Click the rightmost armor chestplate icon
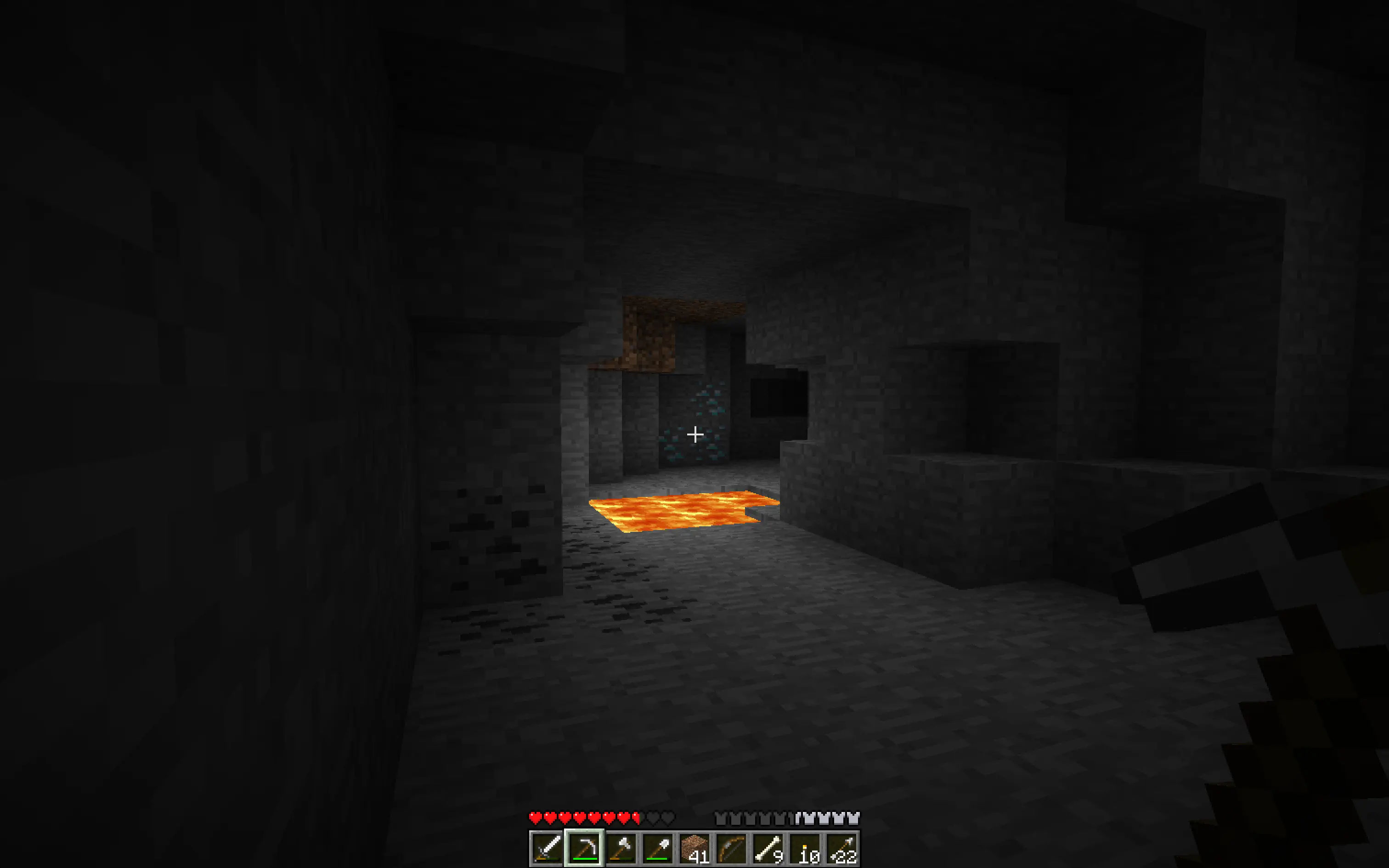This screenshot has width=1389, height=868. click(x=853, y=818)
